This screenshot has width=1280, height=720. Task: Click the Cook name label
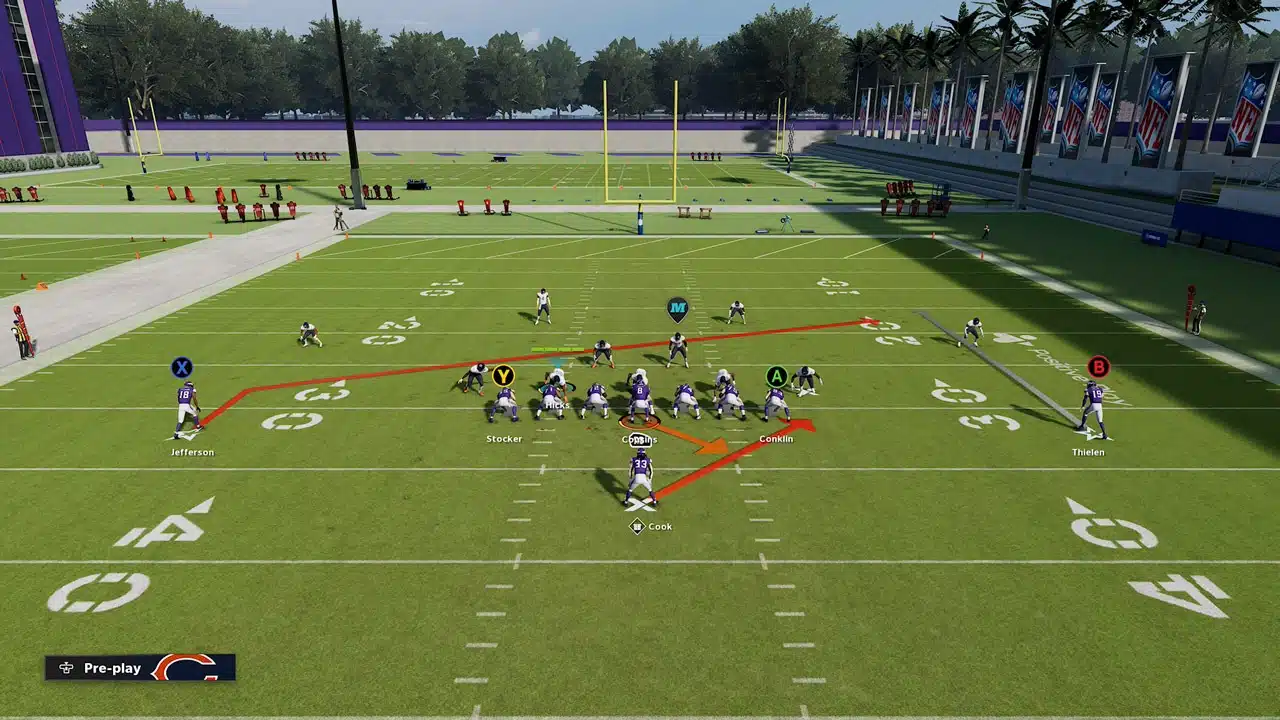(x=660, y=526)
